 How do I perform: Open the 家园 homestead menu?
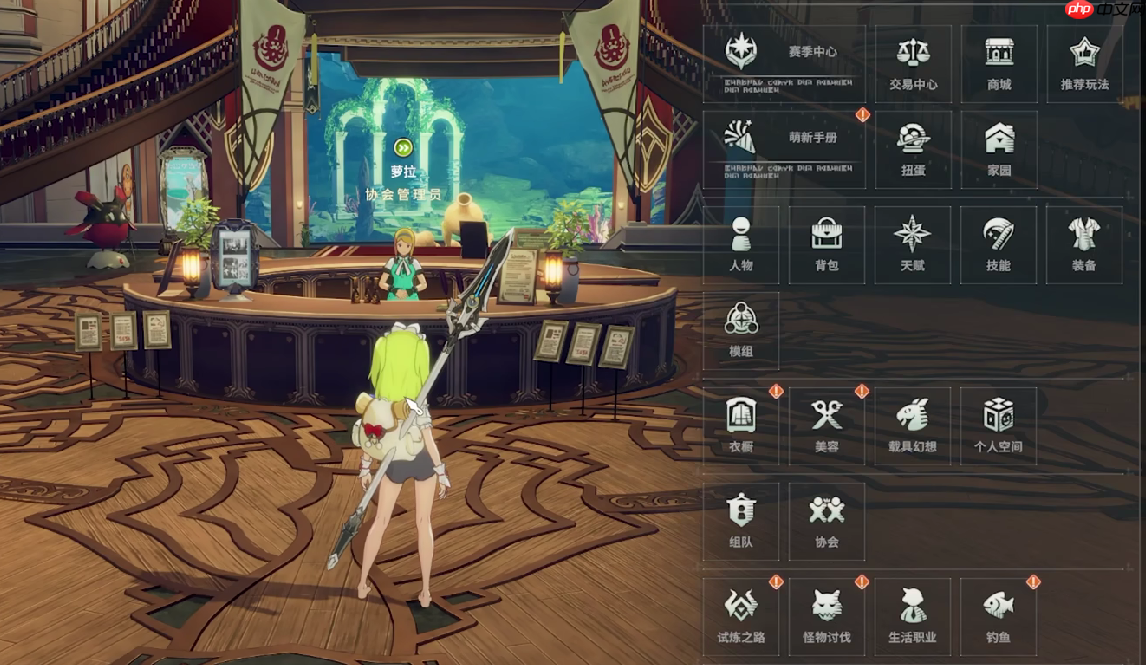[999, 149]
